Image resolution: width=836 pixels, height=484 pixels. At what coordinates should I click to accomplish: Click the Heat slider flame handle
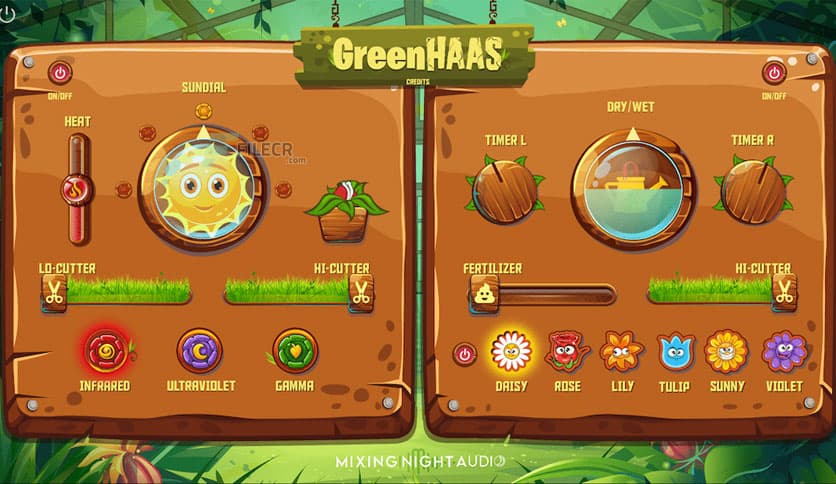pyautogui.click(x=77, y=188)
